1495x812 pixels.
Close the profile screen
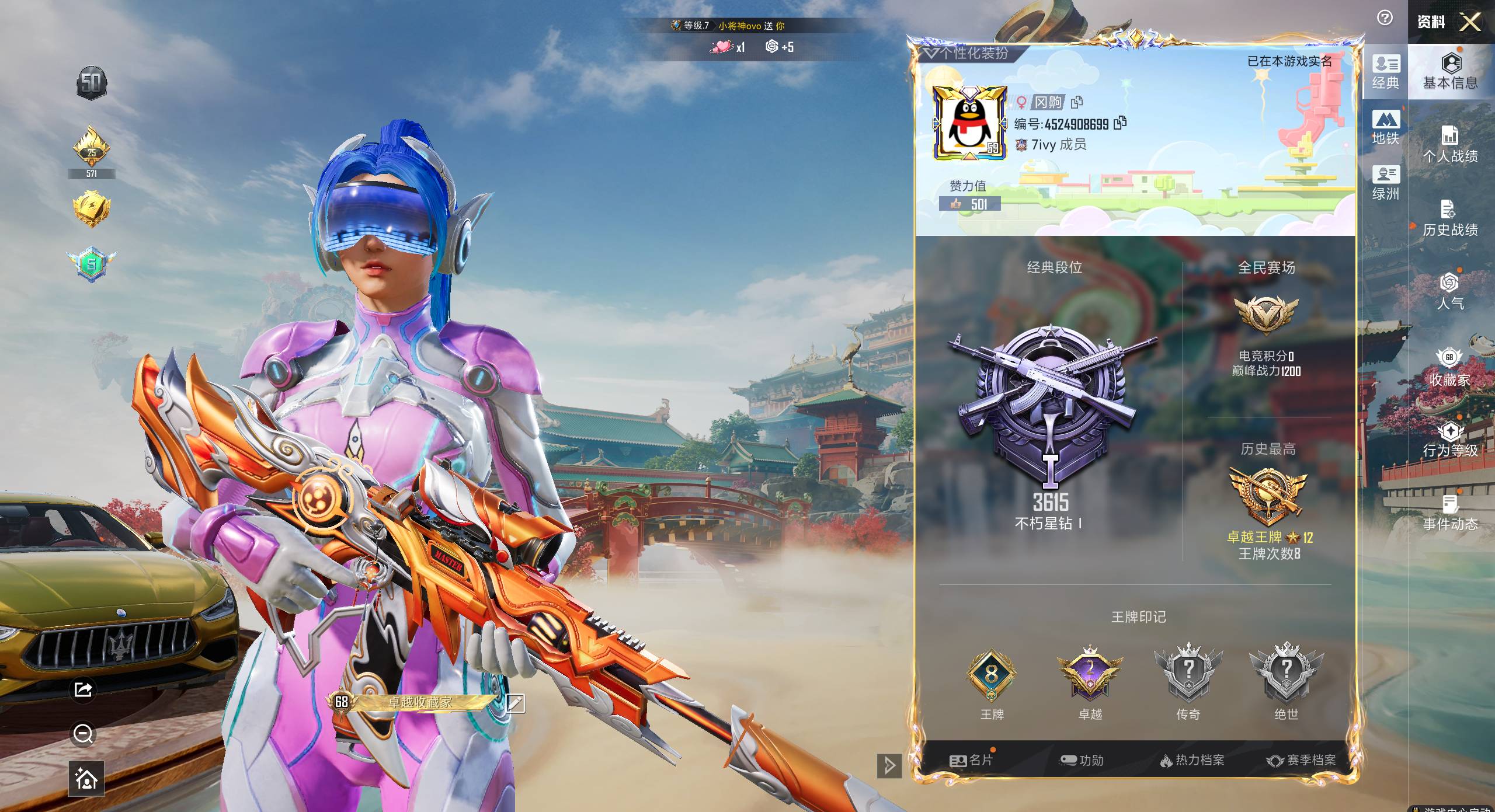point(1470,22)
